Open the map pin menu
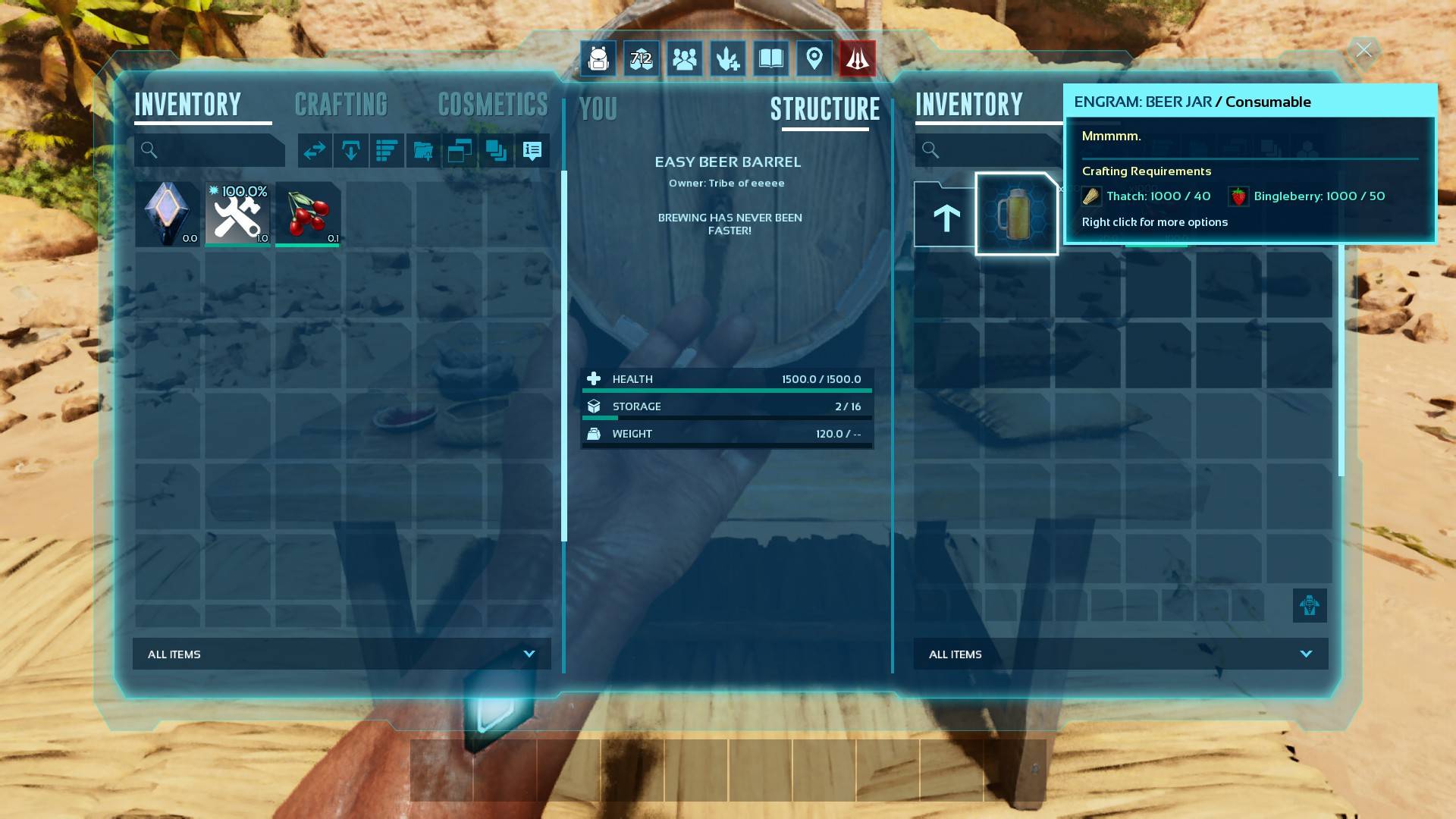 click(814, 58)
